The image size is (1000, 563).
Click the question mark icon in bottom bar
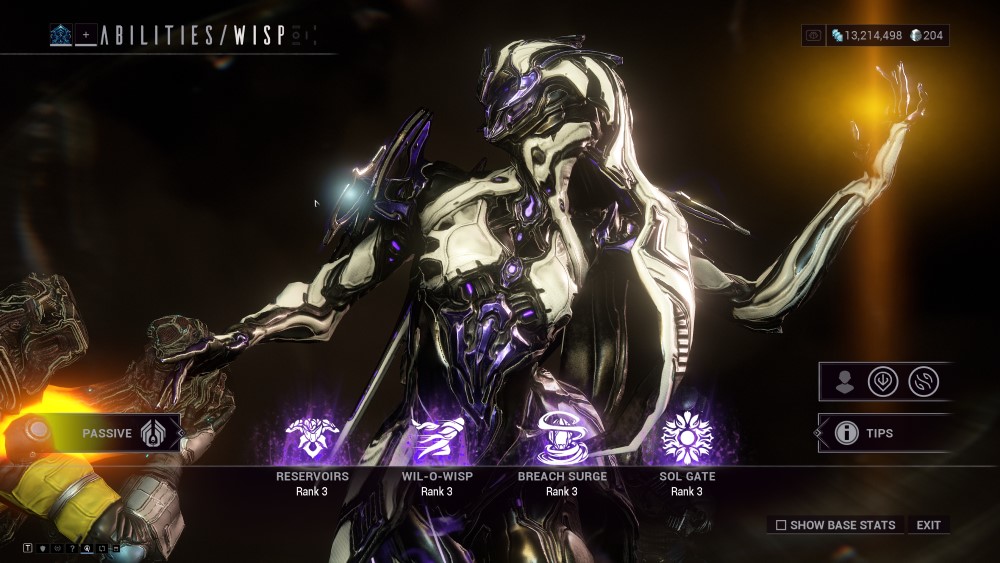(73, 548)
